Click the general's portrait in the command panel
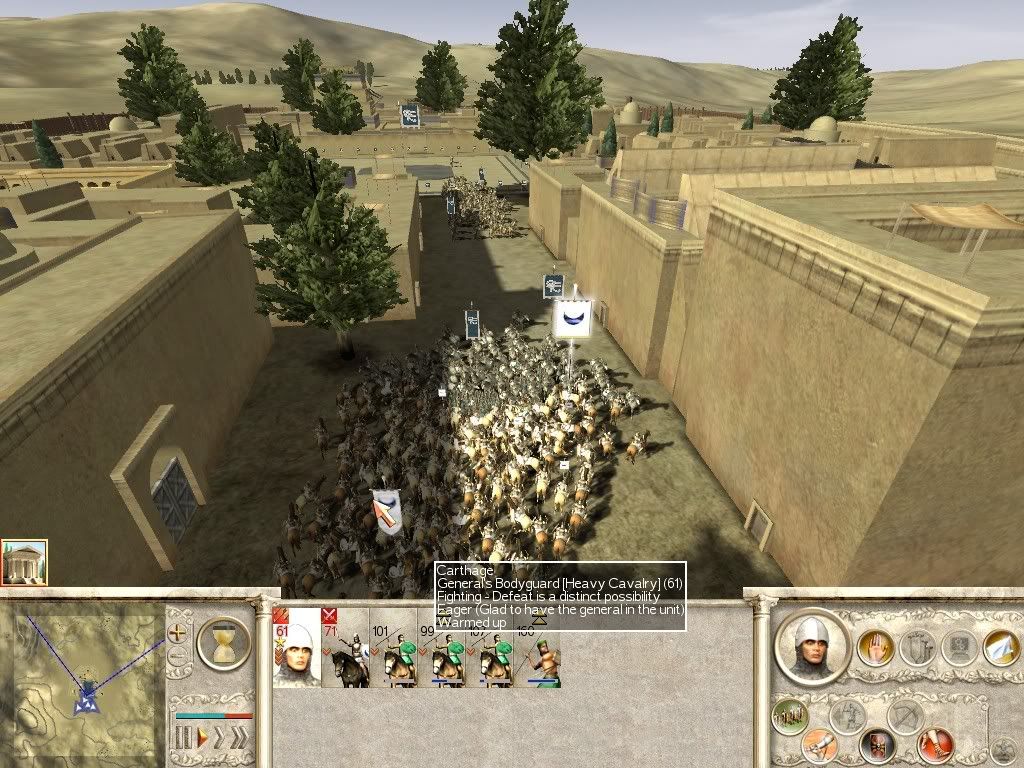The image size is (1024, 768). [x=813, y=646]
